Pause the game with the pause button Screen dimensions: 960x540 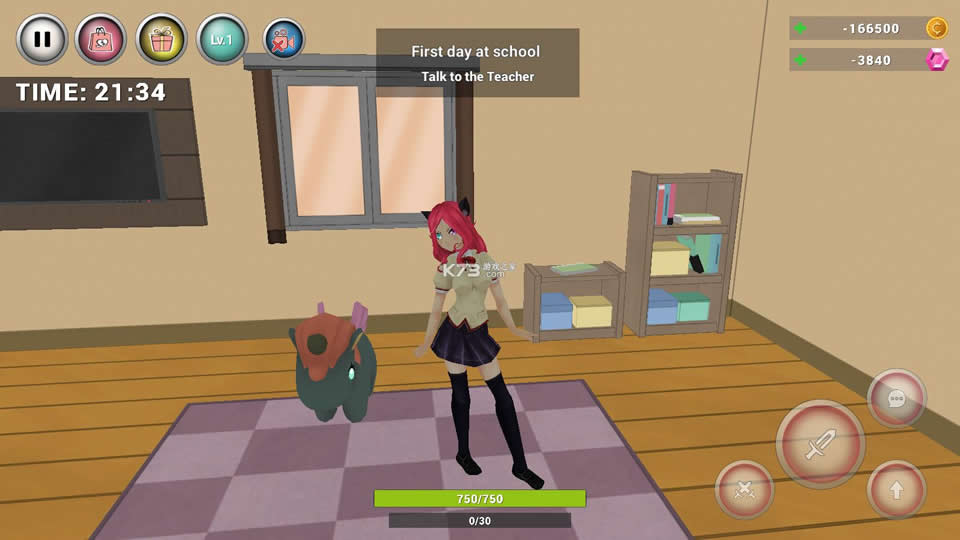[x=42, y=40]
